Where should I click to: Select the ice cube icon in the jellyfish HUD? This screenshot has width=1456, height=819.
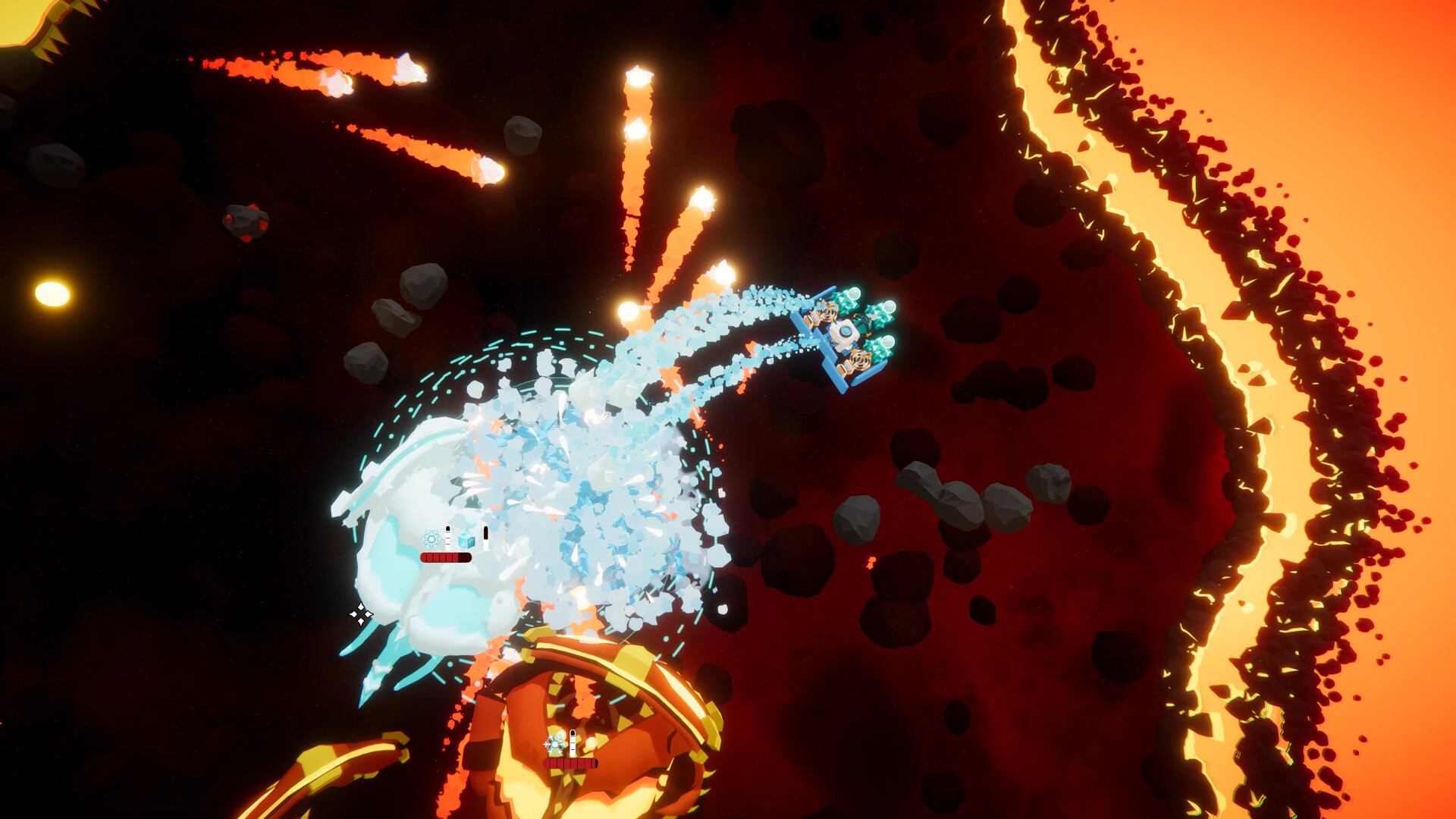466,541
